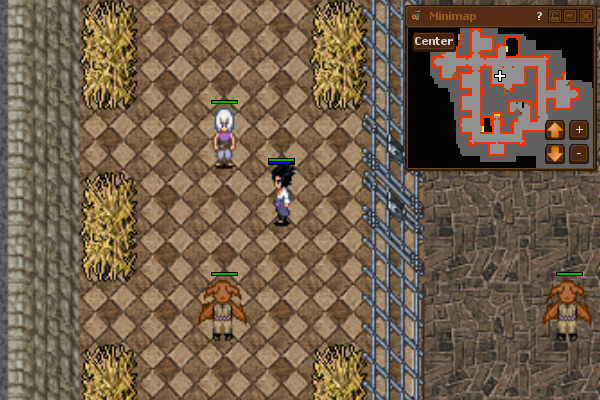Toggle the Minimap window lock
600x400 pixels.
tap(555, 16)
